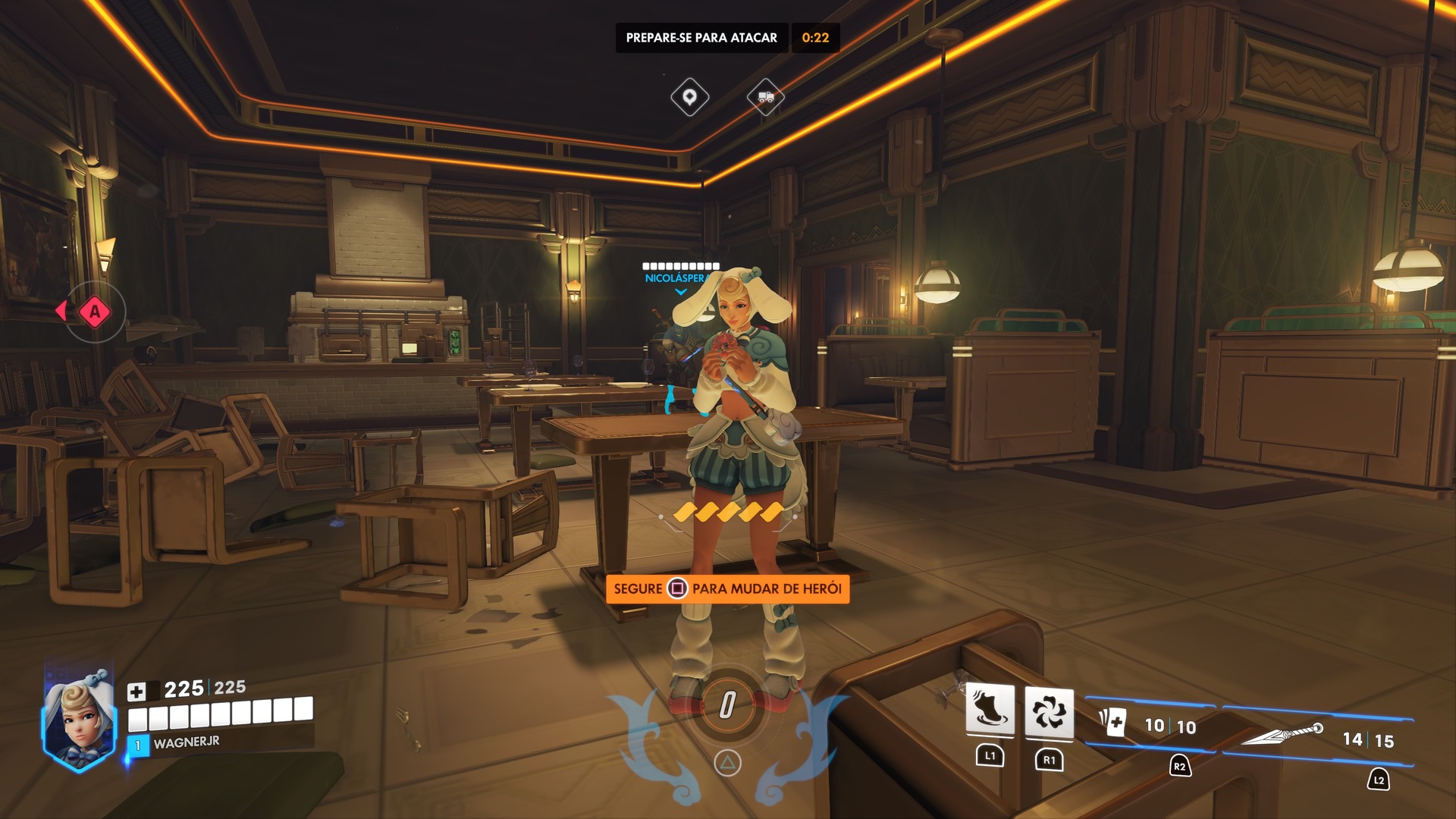
Task: Click the payload truck objective marker
Action: [x=765, y=97]
